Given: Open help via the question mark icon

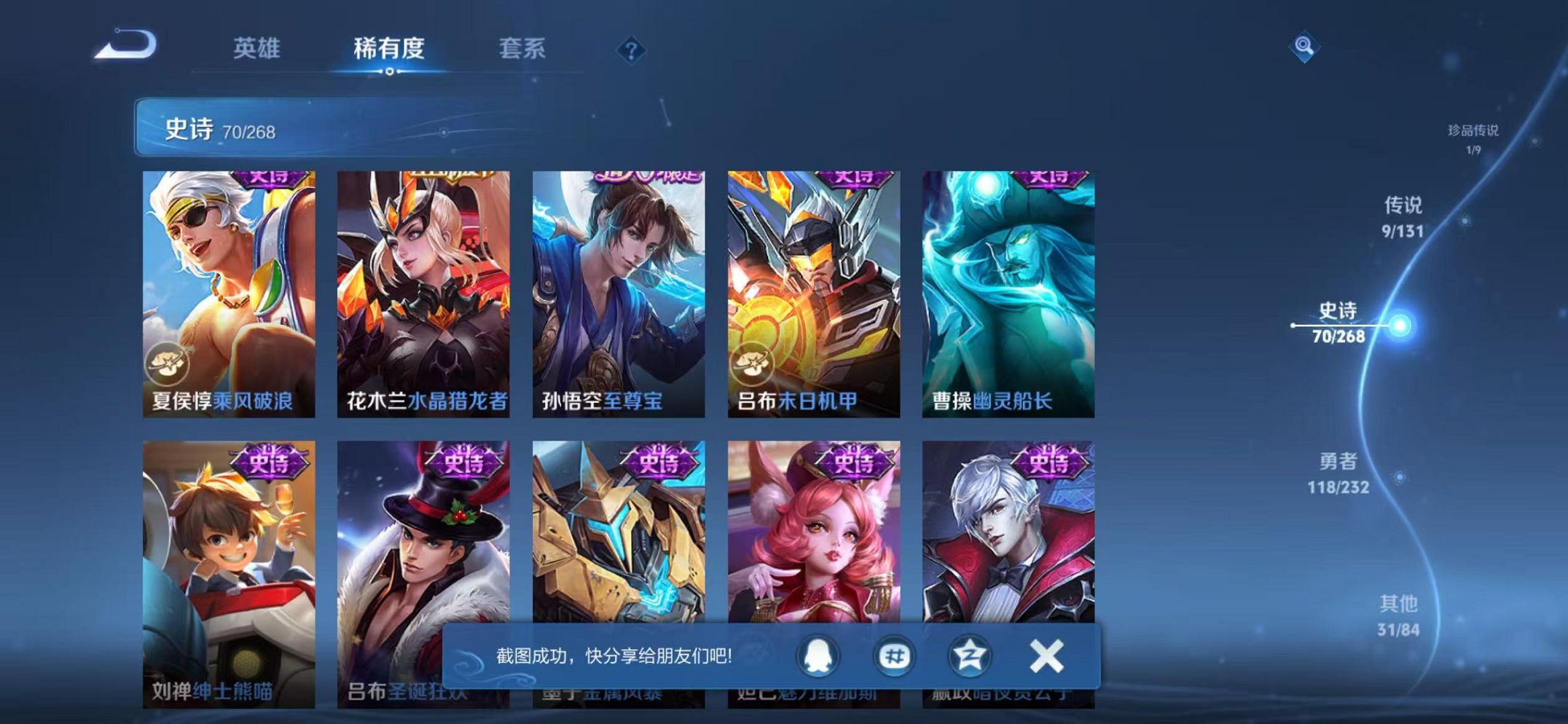Looking at the screenshot, I should click(x=631, y=50).
